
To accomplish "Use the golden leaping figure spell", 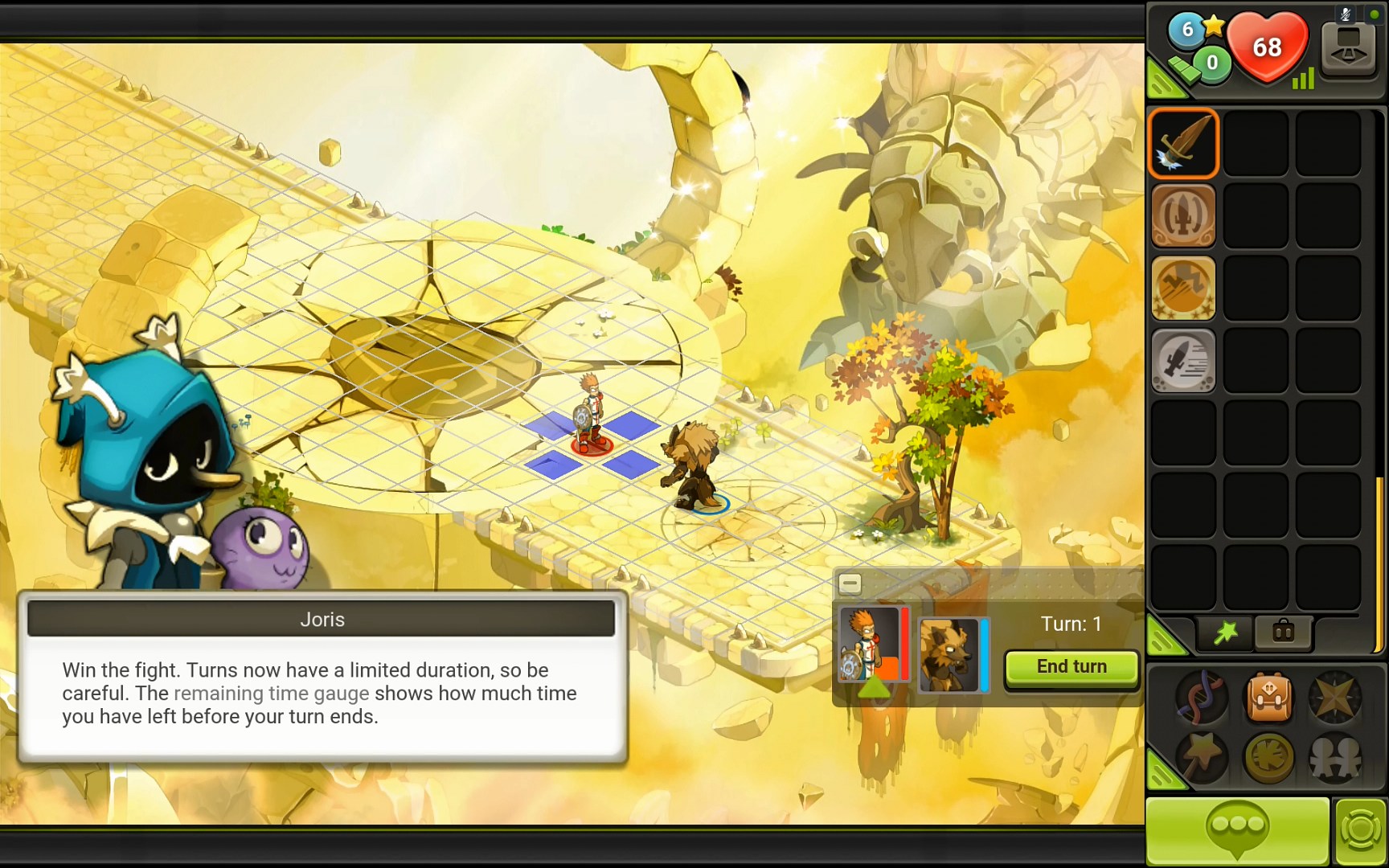I will coord(1183,288).
